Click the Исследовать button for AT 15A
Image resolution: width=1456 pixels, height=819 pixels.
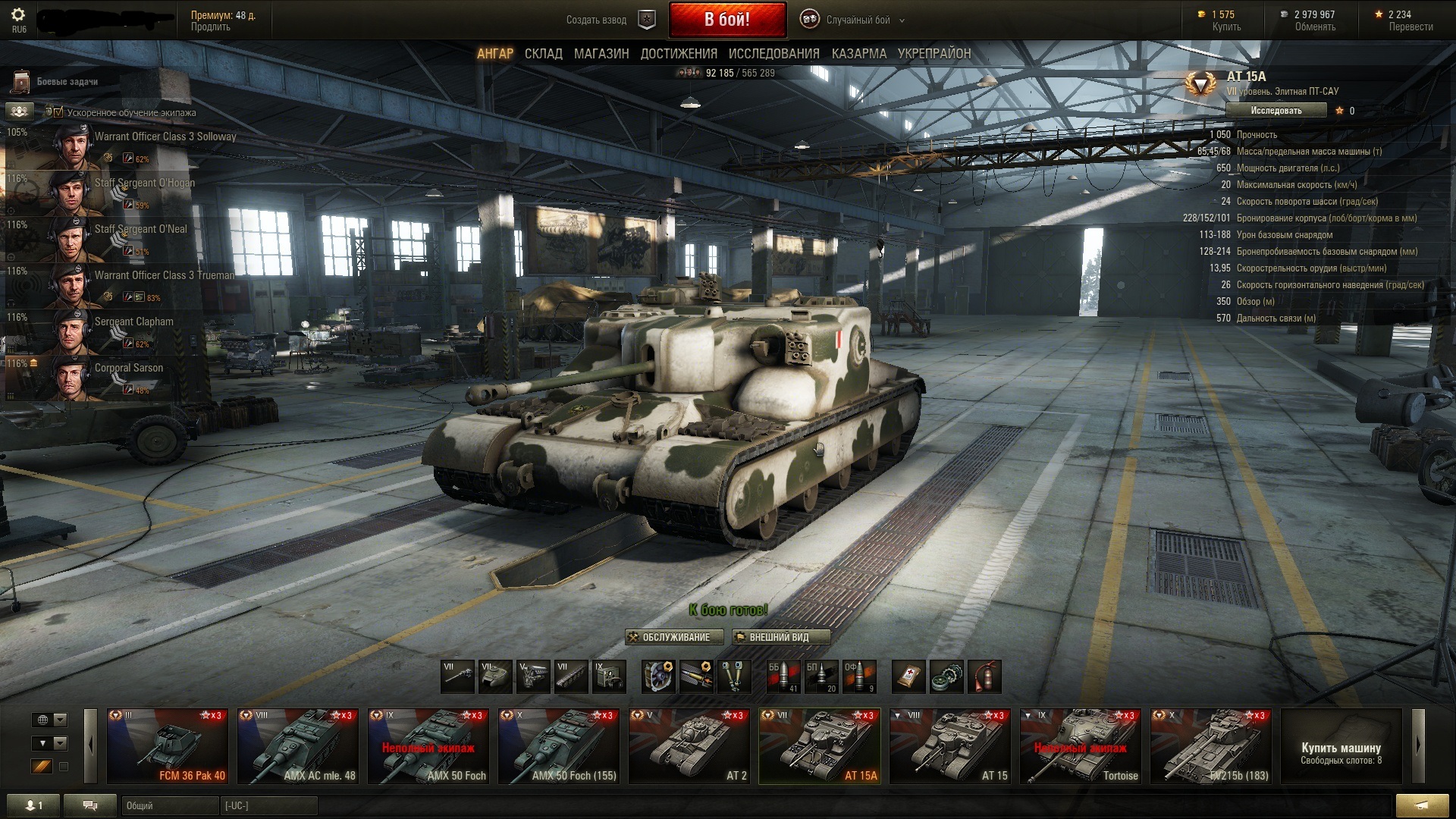pyautogui.click(x=1276, y=111)
